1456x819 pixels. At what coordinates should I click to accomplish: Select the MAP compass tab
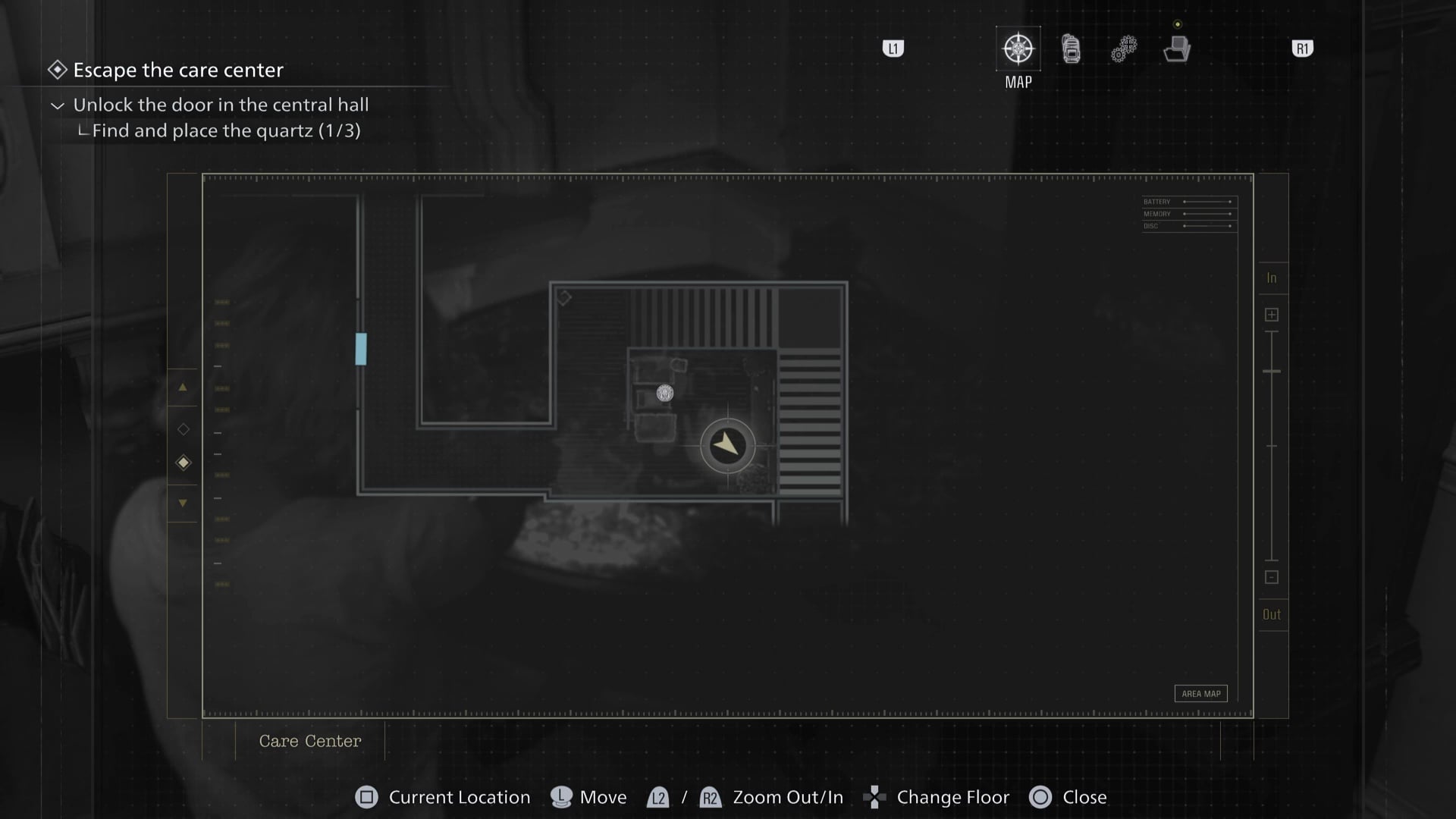click(1018, 49)
